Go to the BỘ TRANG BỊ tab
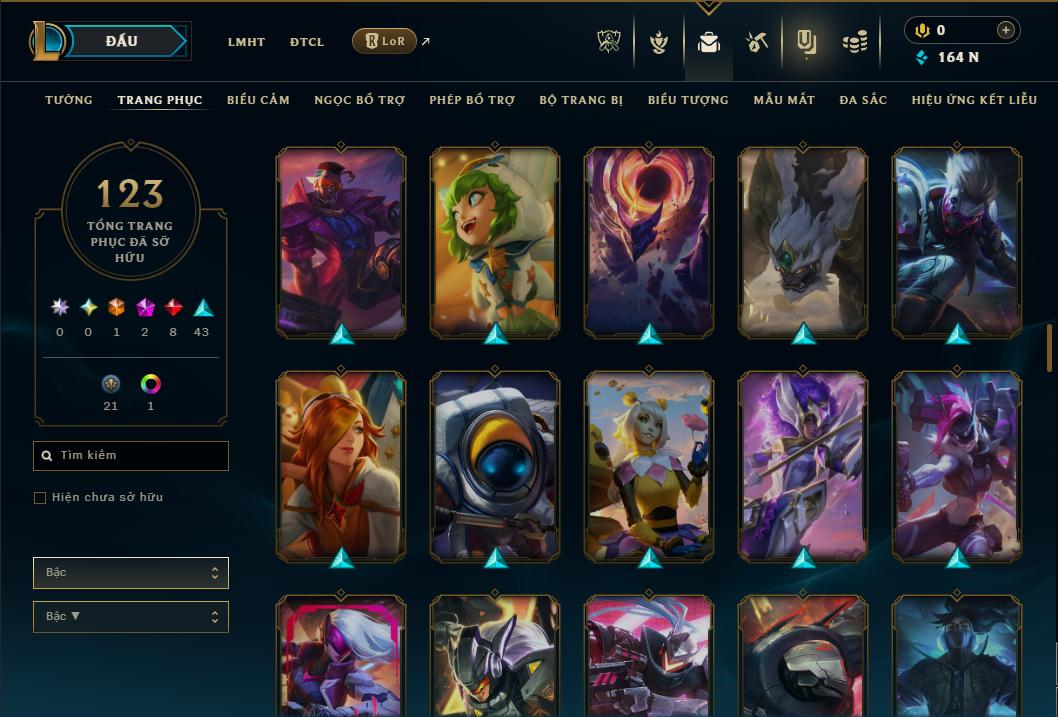Screen dimensions: 1058x717 coord(581,100)
